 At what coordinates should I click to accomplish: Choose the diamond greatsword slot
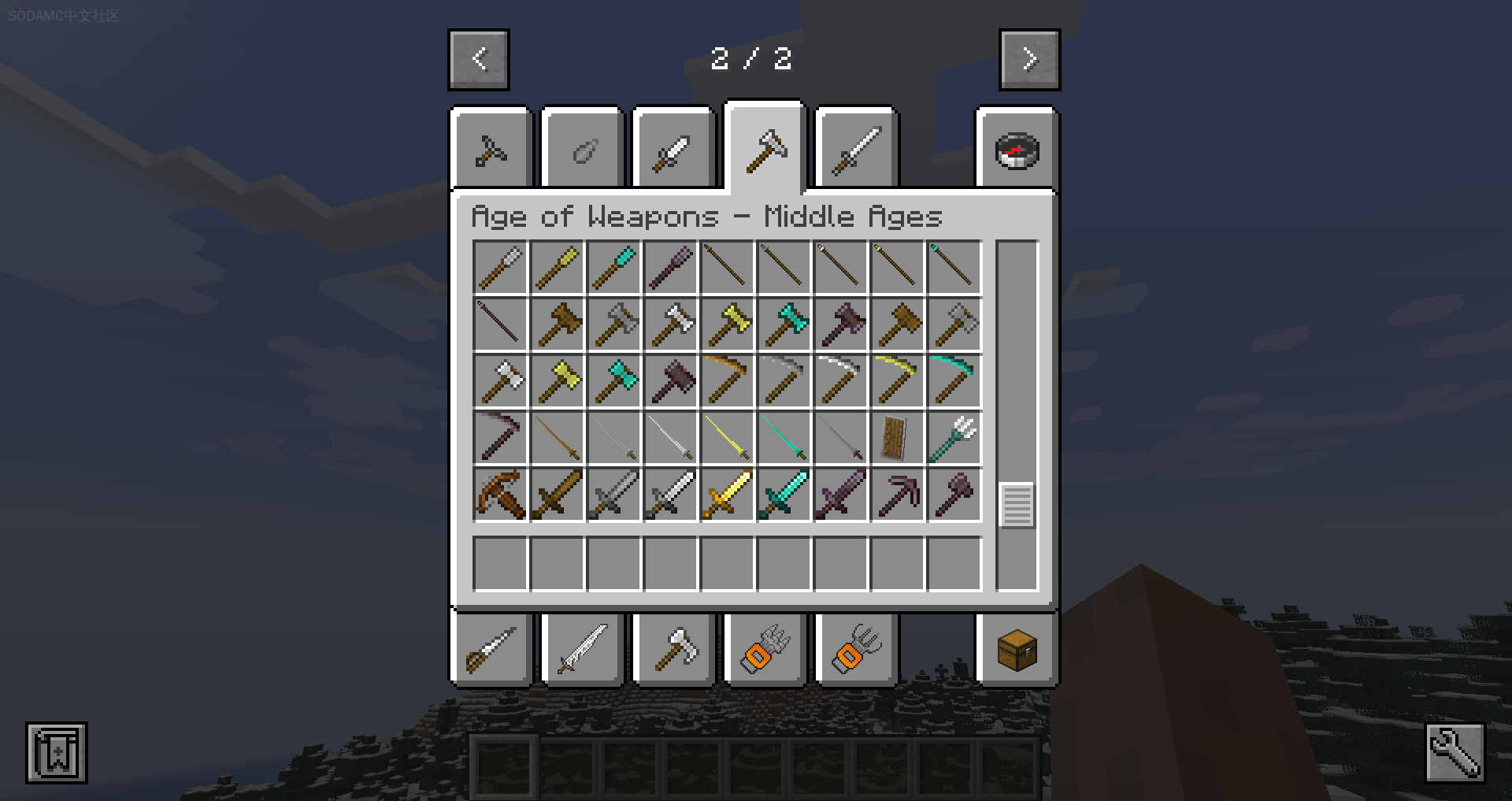pos(784,495)
